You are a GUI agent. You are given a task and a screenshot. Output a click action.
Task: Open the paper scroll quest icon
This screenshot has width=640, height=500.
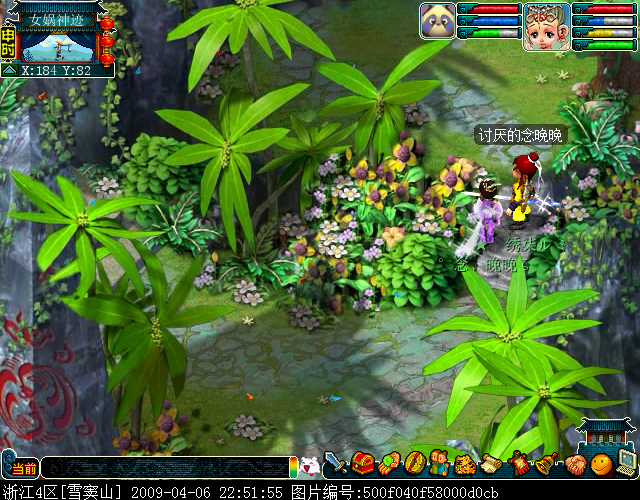pos(492,464)
